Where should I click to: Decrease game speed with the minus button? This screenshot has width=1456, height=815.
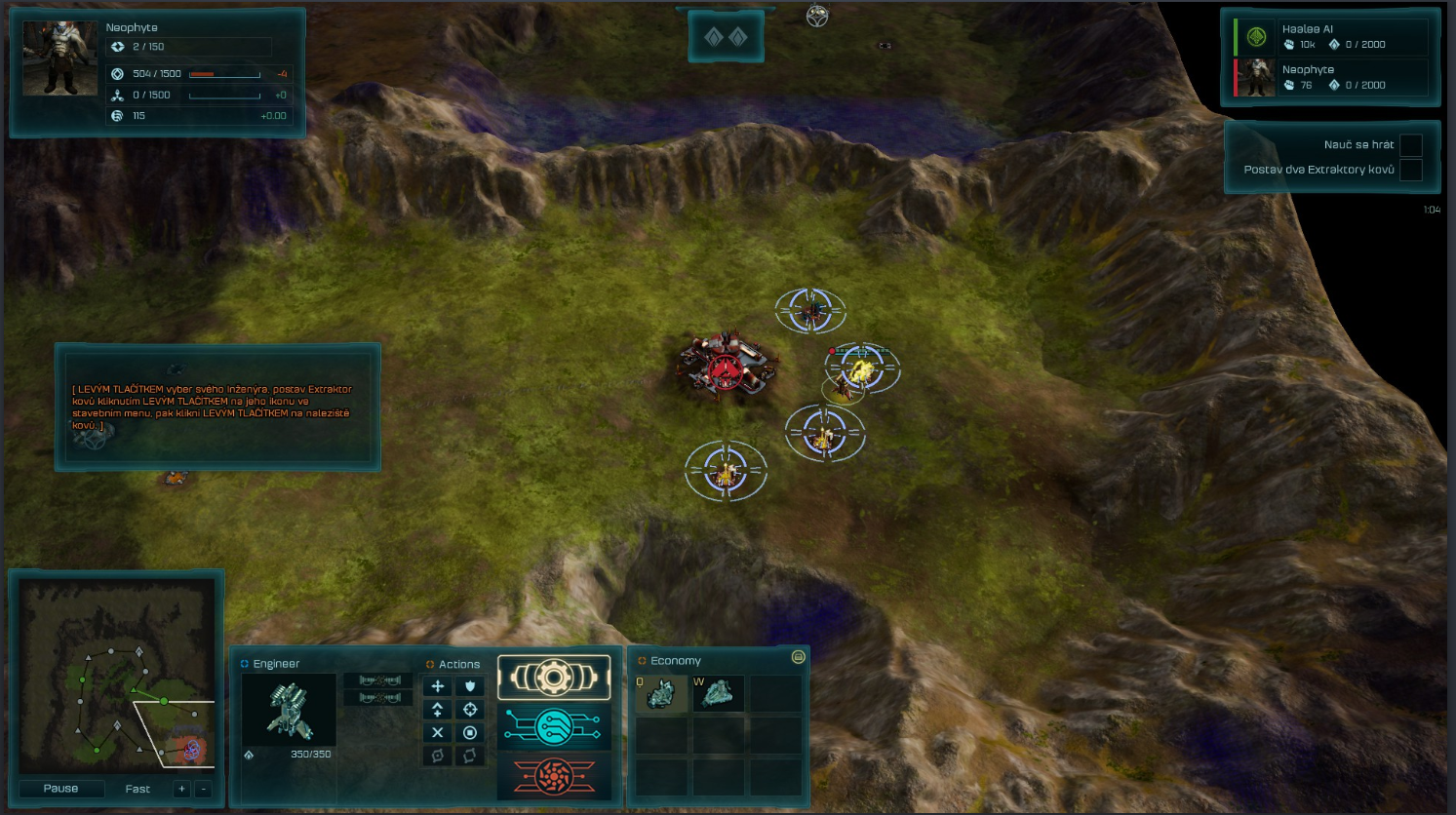(x=203, y=789)
